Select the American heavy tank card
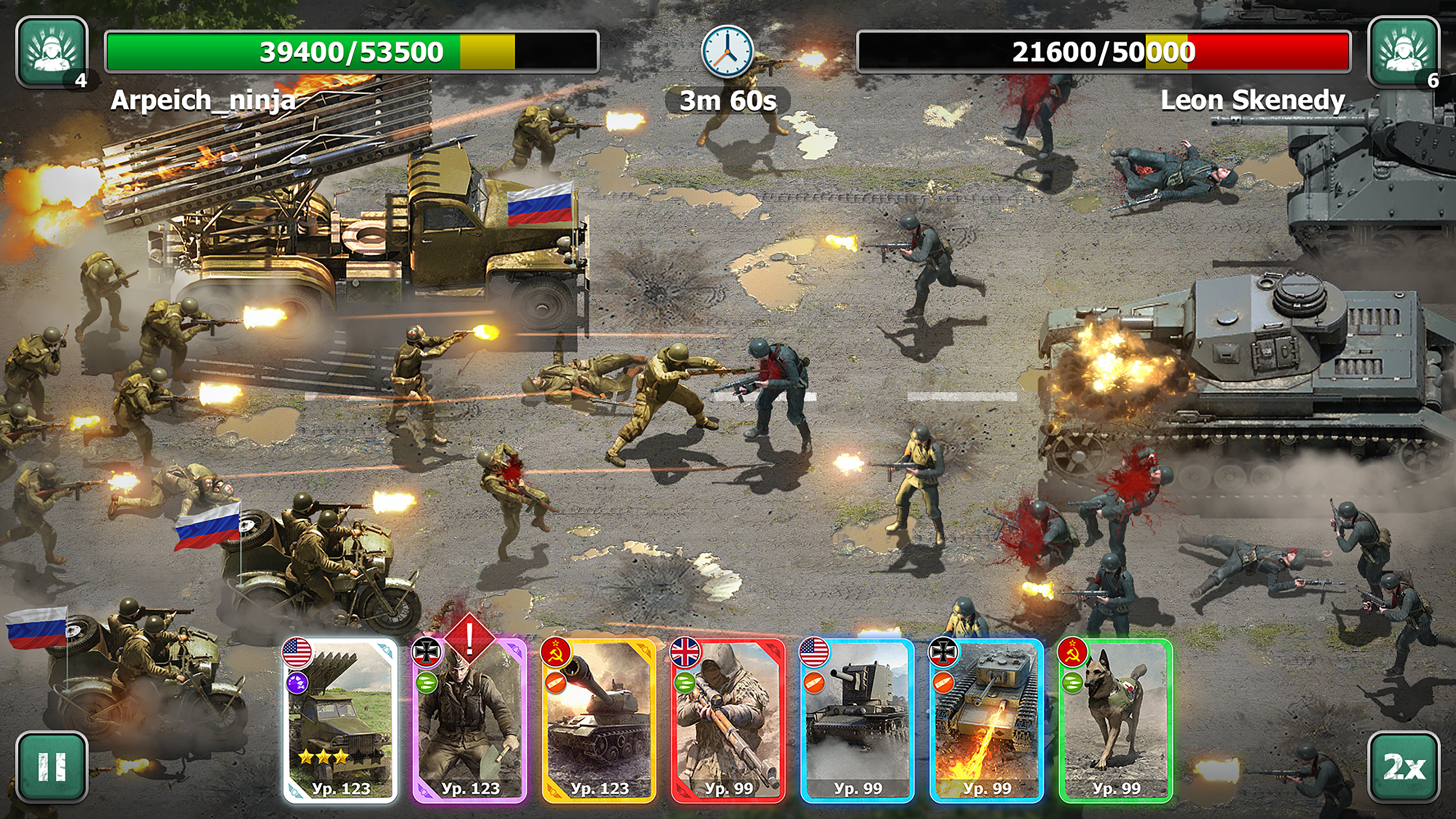1456x819 pixels. pos(857,721)
